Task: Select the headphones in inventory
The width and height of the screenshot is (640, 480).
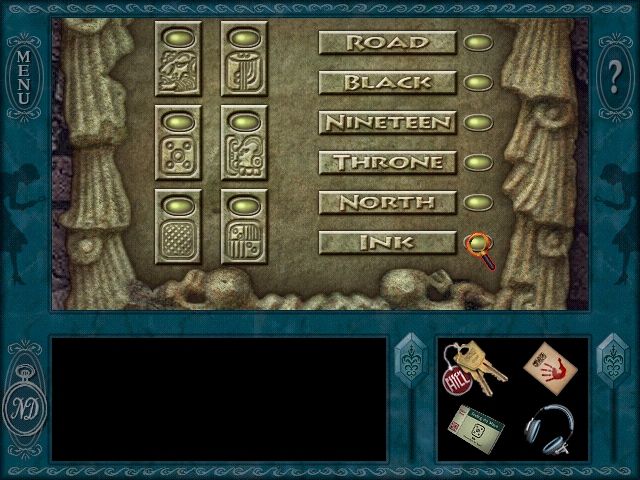Action: 547,428
